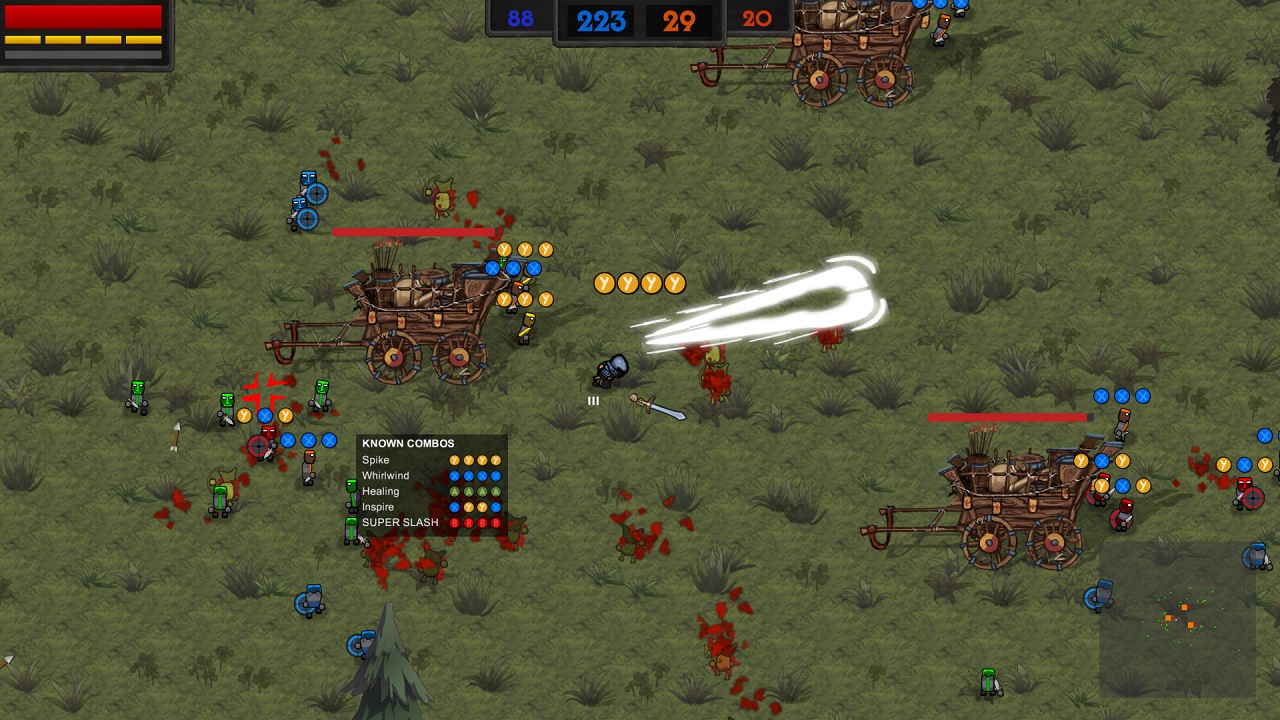Select the Inspire combo entry
Viewport: 1280px width, 720px height.
pos(431,507)
